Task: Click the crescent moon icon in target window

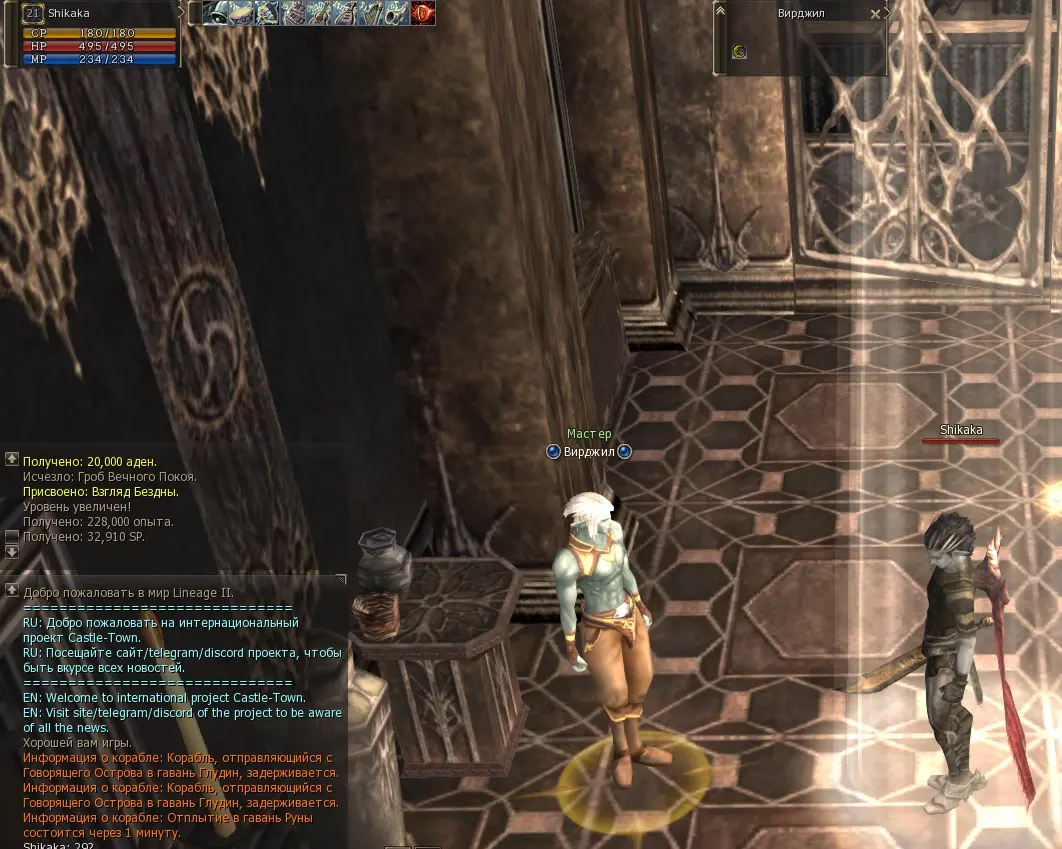Action: [x=739, y=52]
